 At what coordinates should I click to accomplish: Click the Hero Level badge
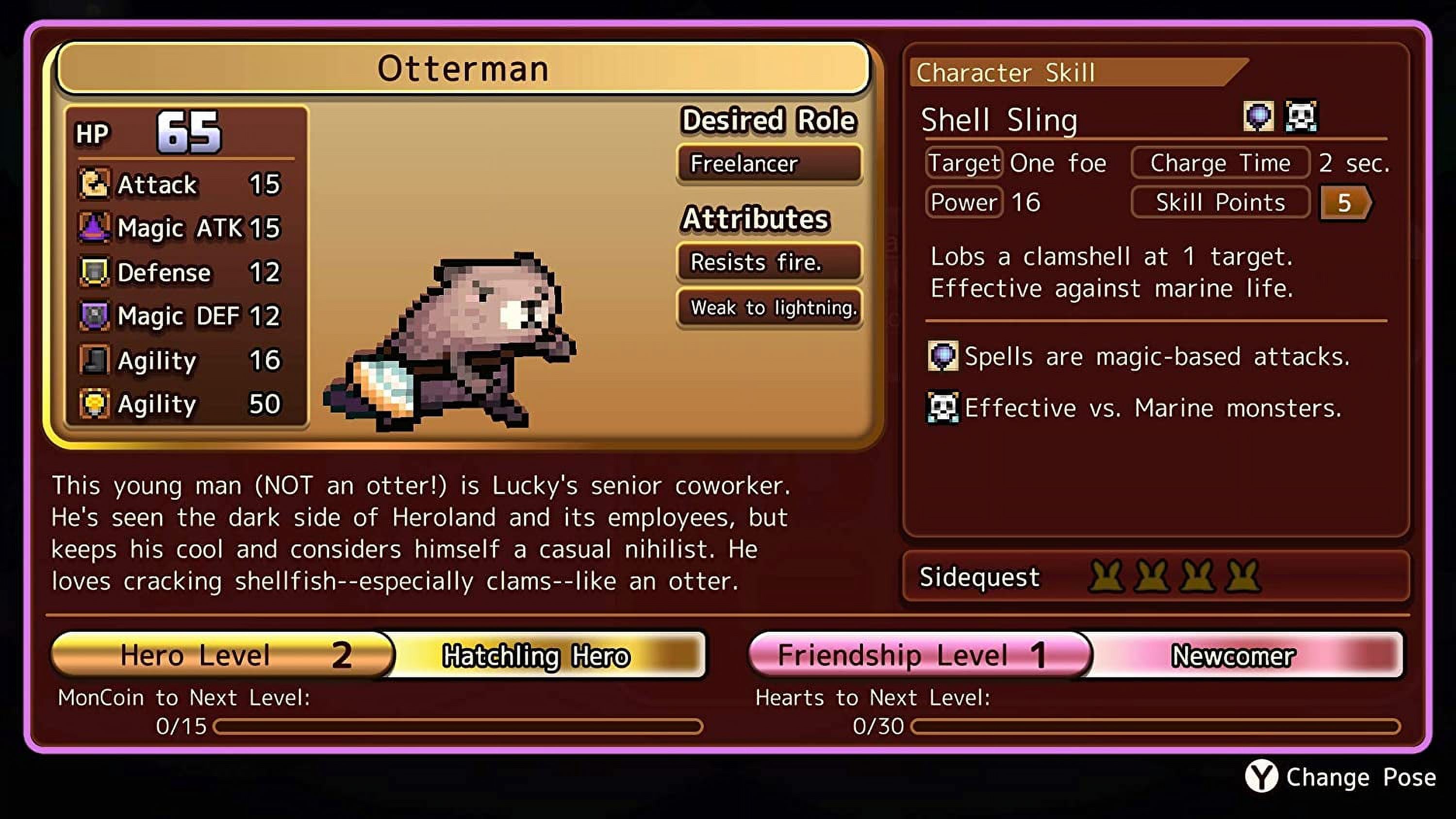tap(223, 655)
